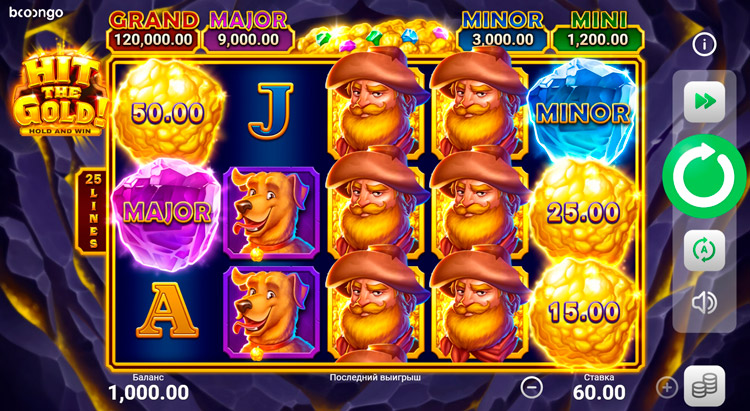Activate turbo fast-forward mode
The height and width of the screenshot is (411, 750).
704,102
